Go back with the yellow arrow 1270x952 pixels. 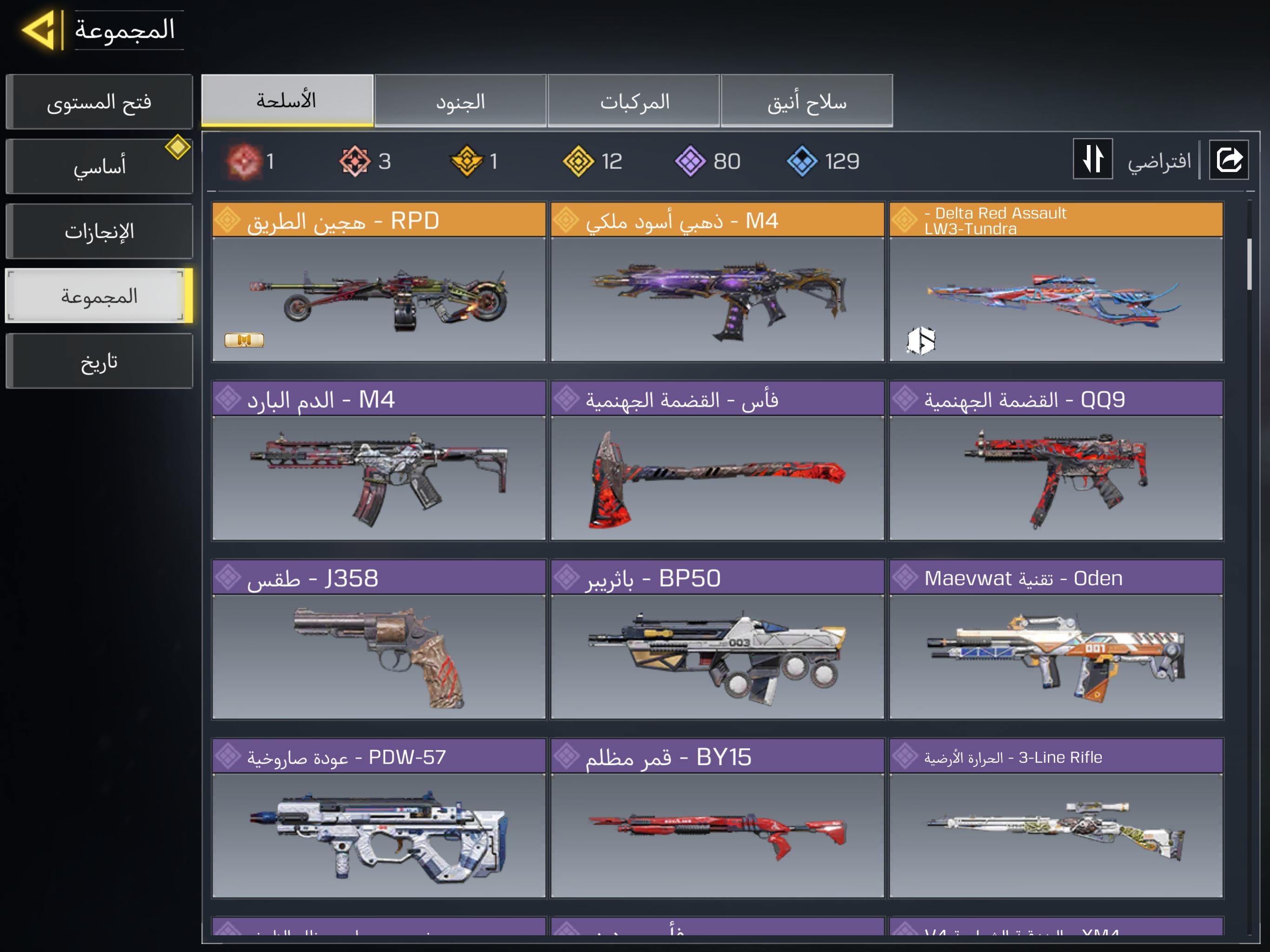tap(39, 29)
